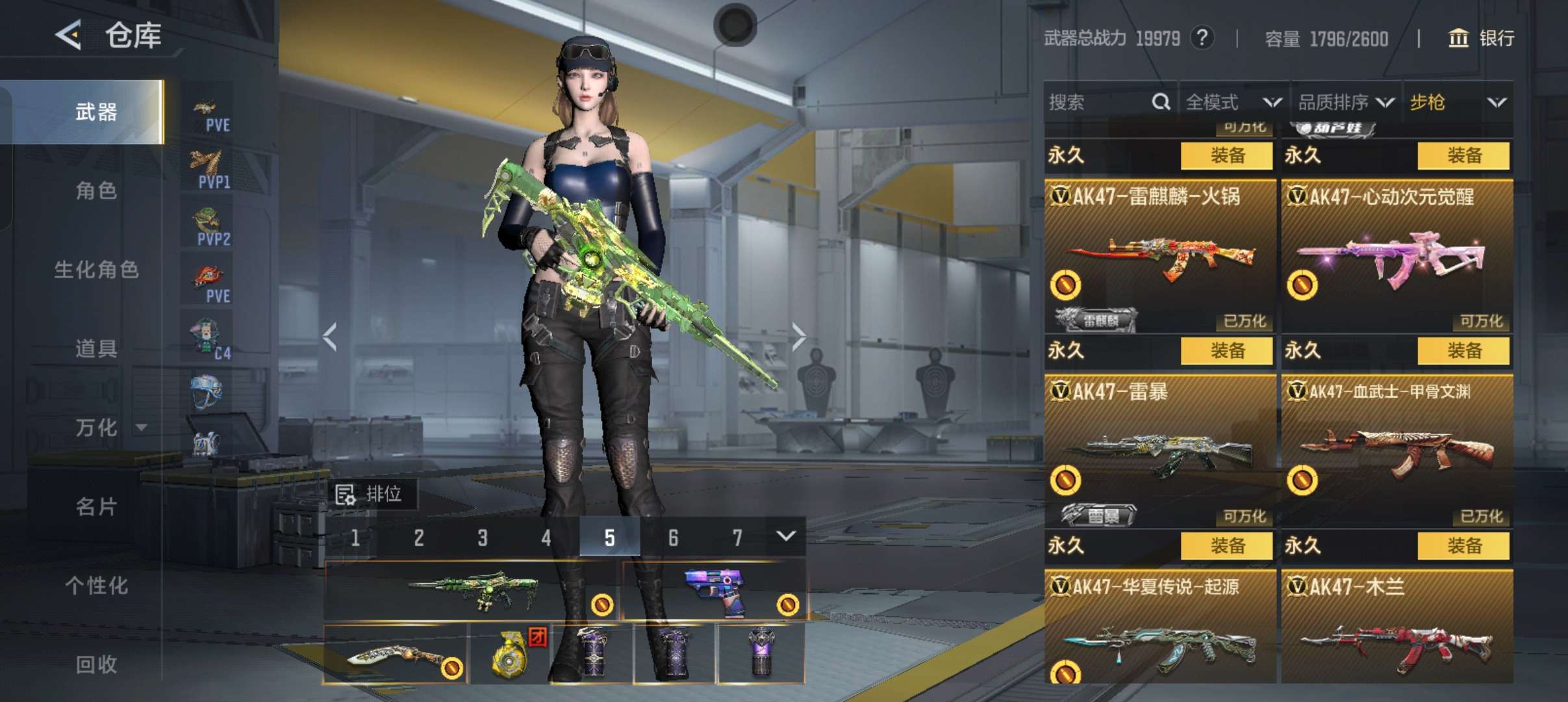
Task: Go back from the 仓库 screen
Action: click(69, 34)
